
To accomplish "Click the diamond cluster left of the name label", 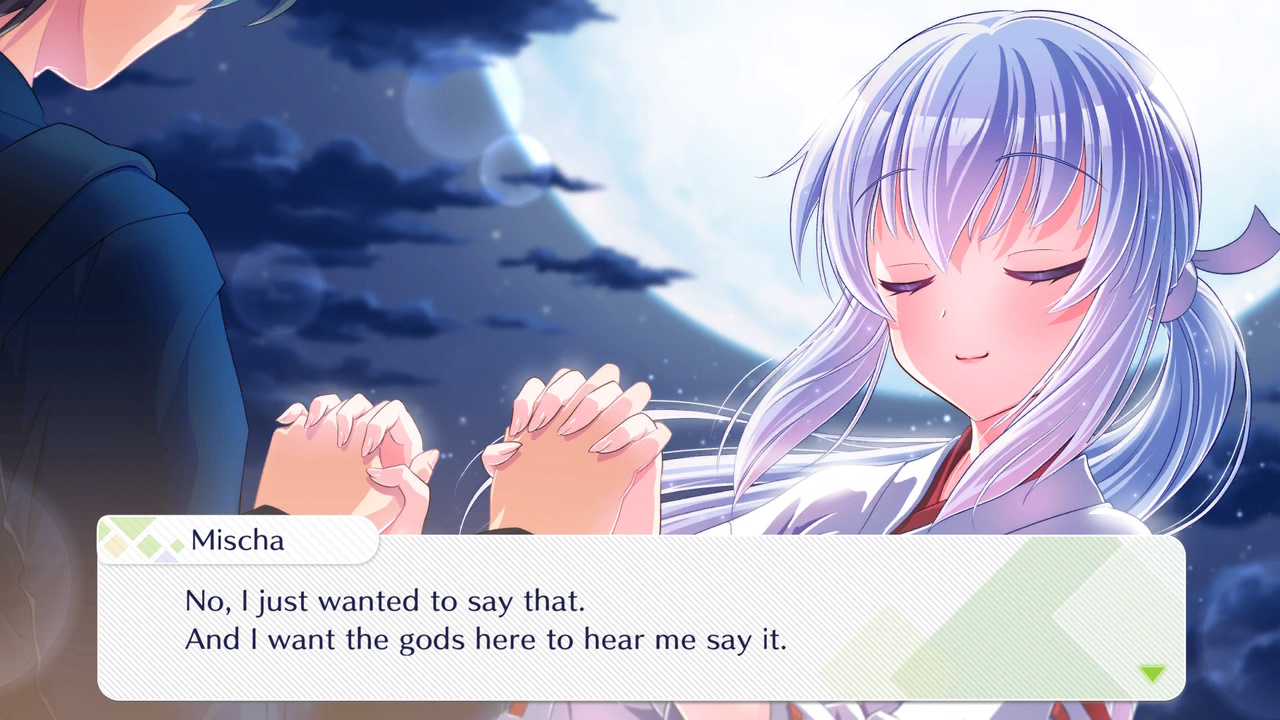I will click(140, 540).
